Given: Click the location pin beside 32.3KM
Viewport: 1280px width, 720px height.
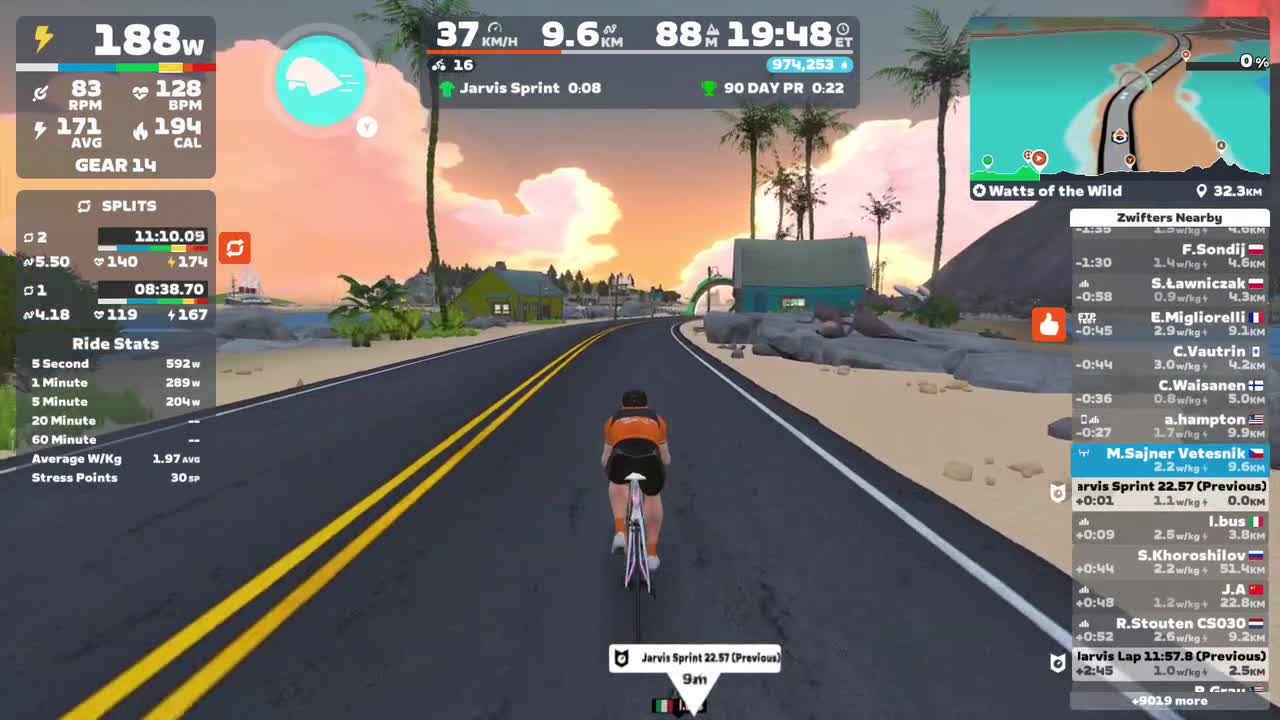Looking at the screenshot, I should [x=1203, y=191].
